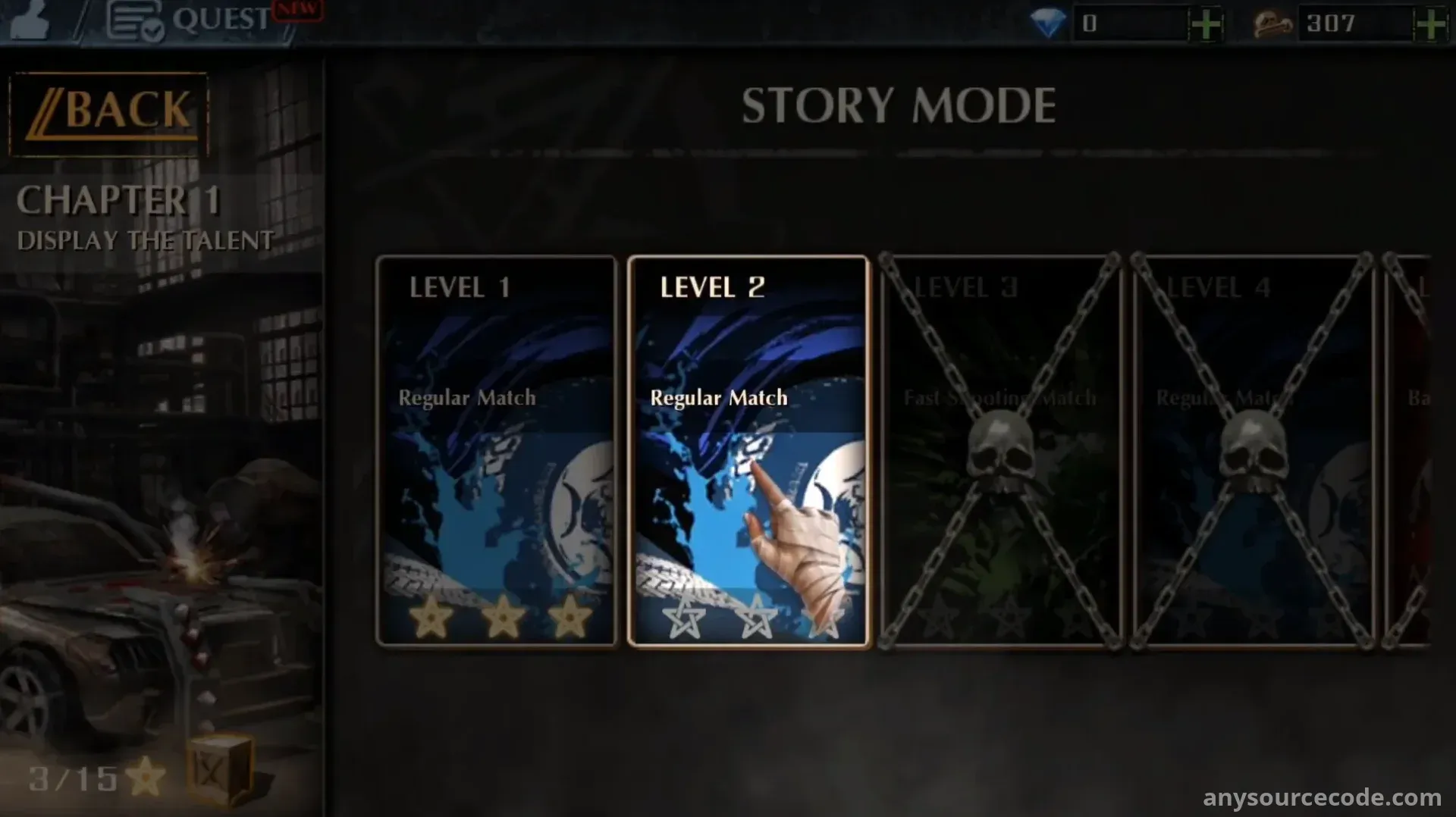Choose the Level 2 Regular Match card
The height and width of the screenshot is (817, 1456).
tap(748, 451)
